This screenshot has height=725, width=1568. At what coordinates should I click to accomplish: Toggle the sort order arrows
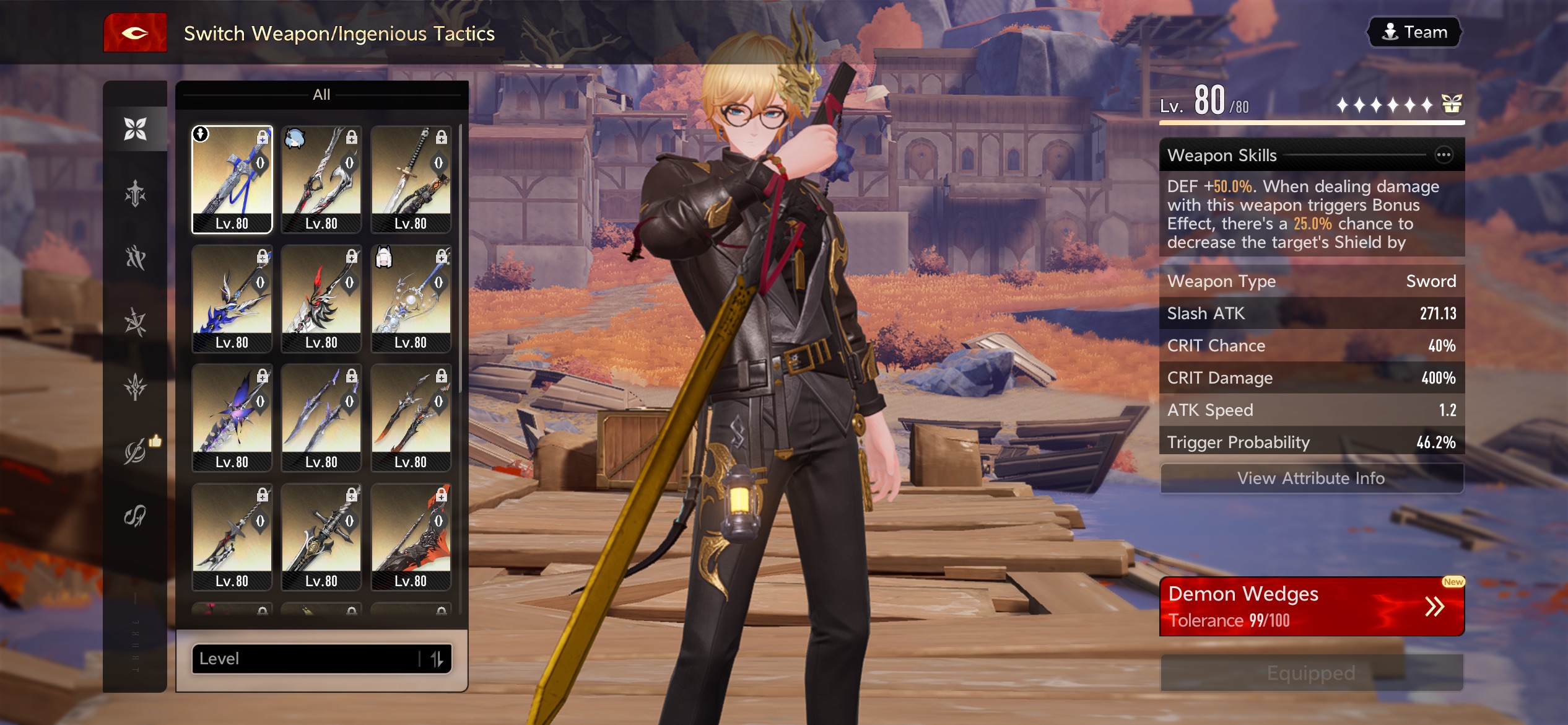(x=437, y=659)
